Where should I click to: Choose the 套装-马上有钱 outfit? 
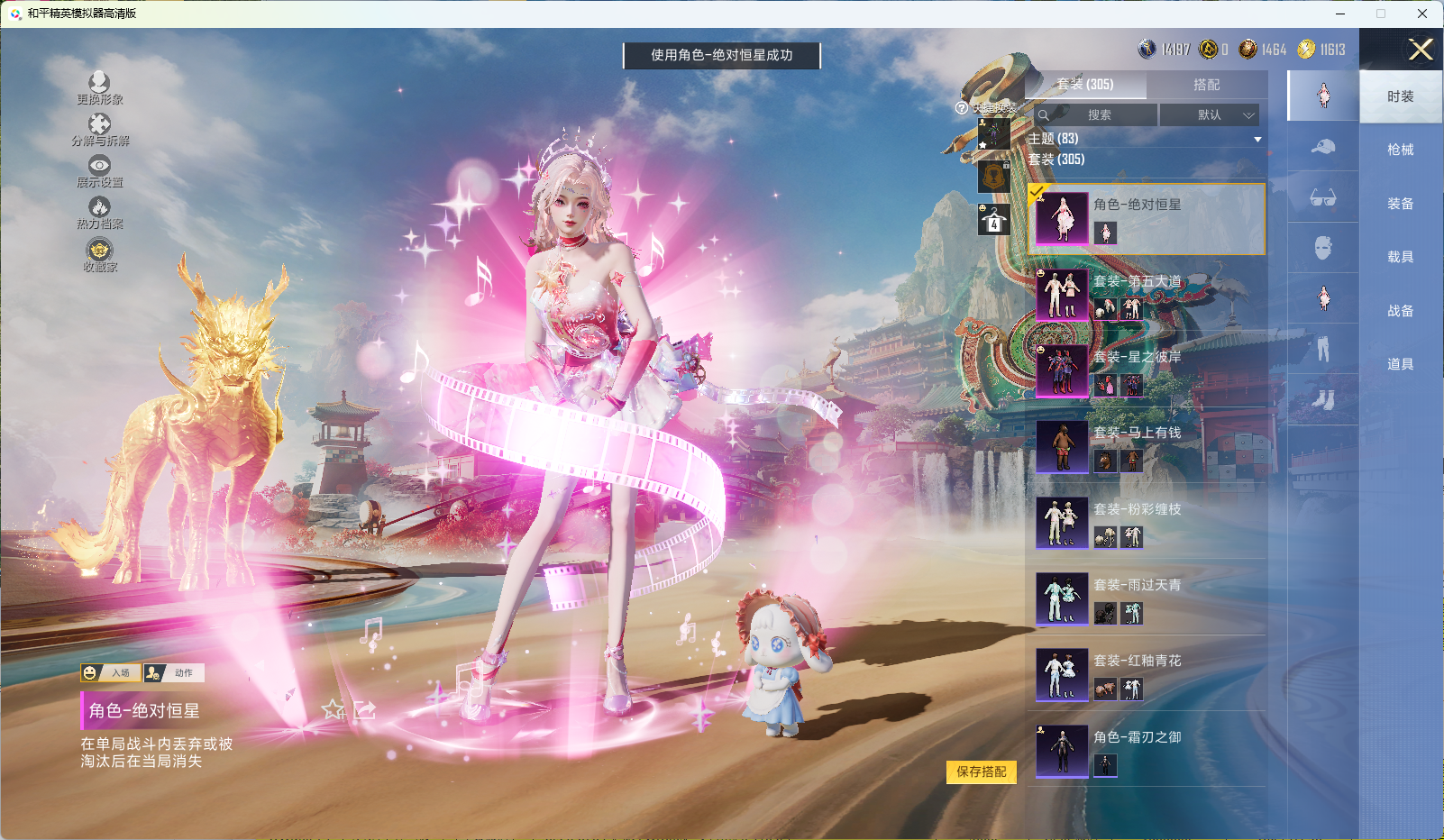click(x=1146, y=447)
